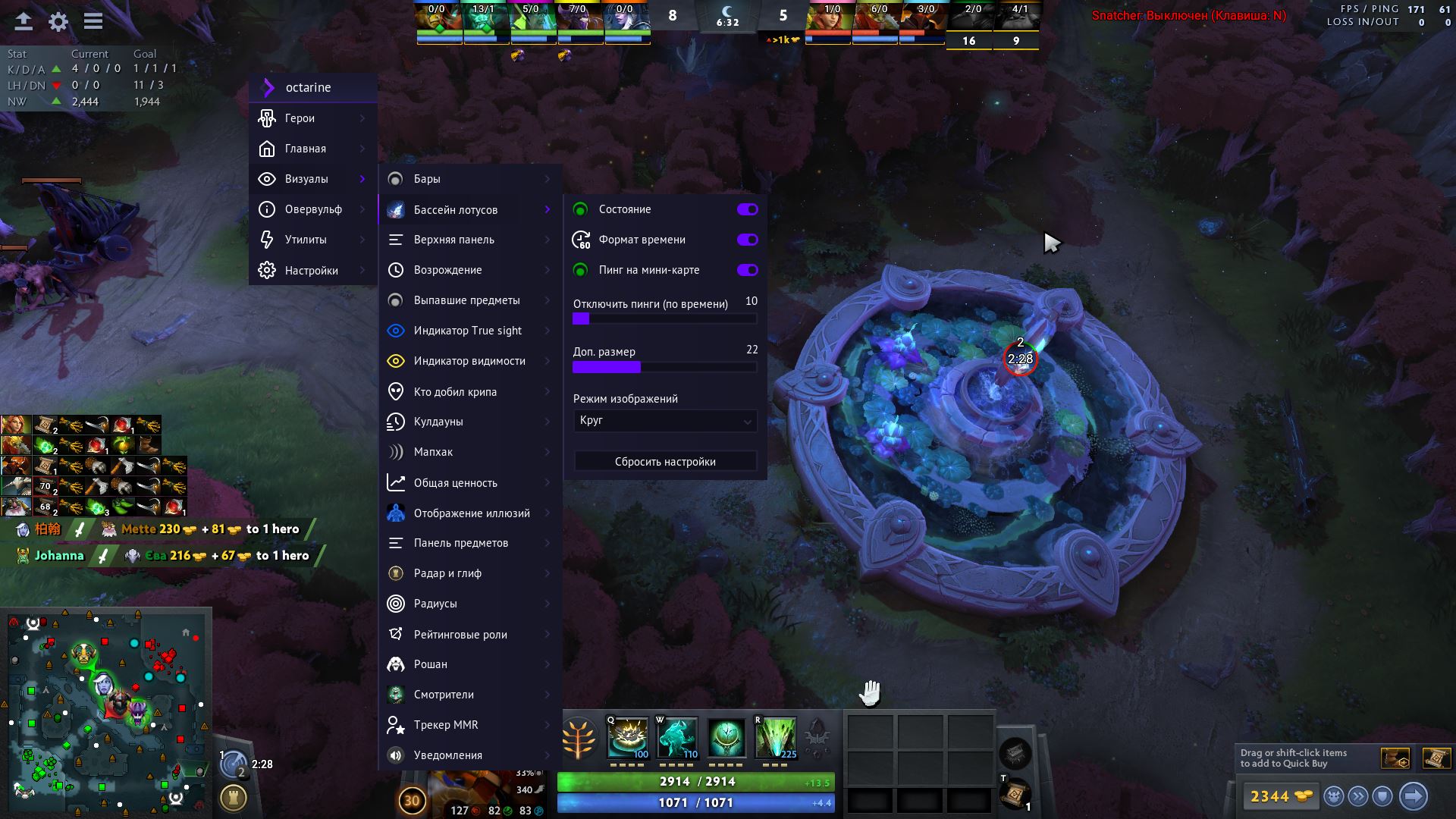The width and height of the screenshot is (1456, 819).
Task: Open the gear settings icon
Action: (58, 21)
